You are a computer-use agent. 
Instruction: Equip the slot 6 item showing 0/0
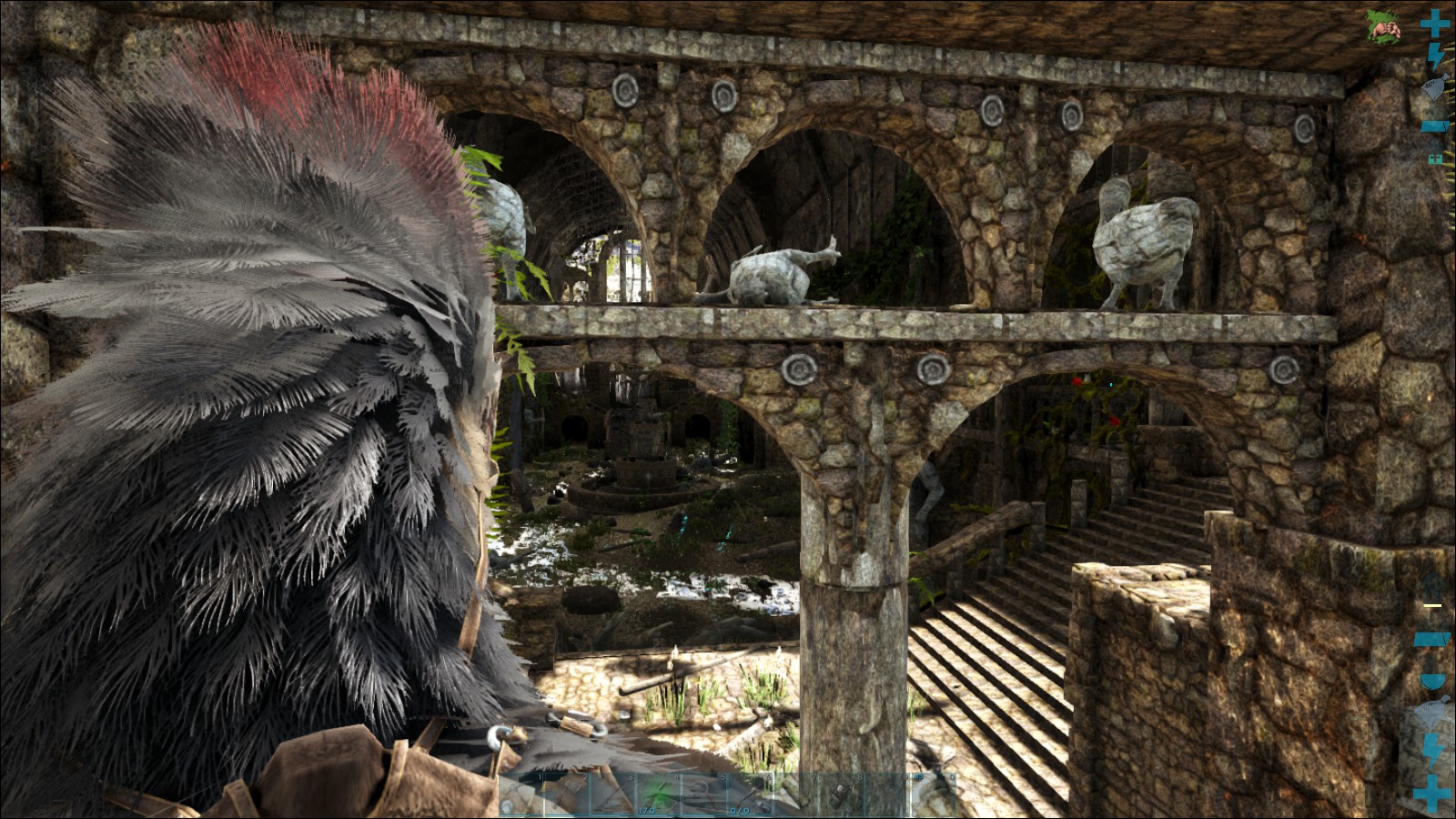tap(749, 794)
